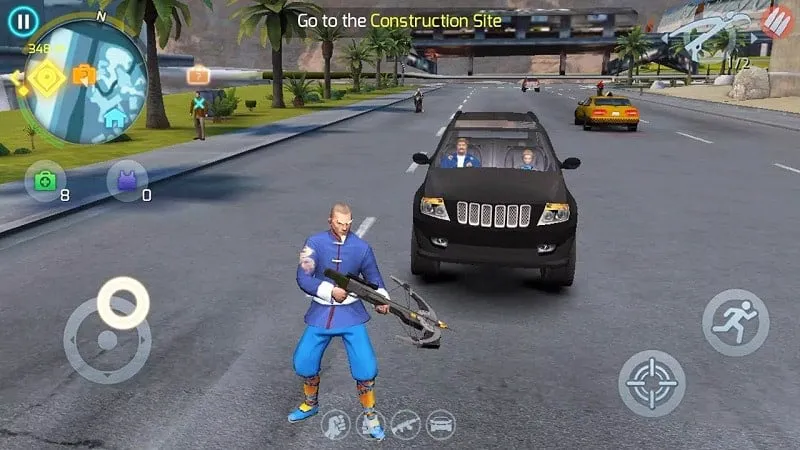The width and height of the screenshot is (800, 450).
Task: Open the red ammo bullets button
Action: (x=776, y=20)
